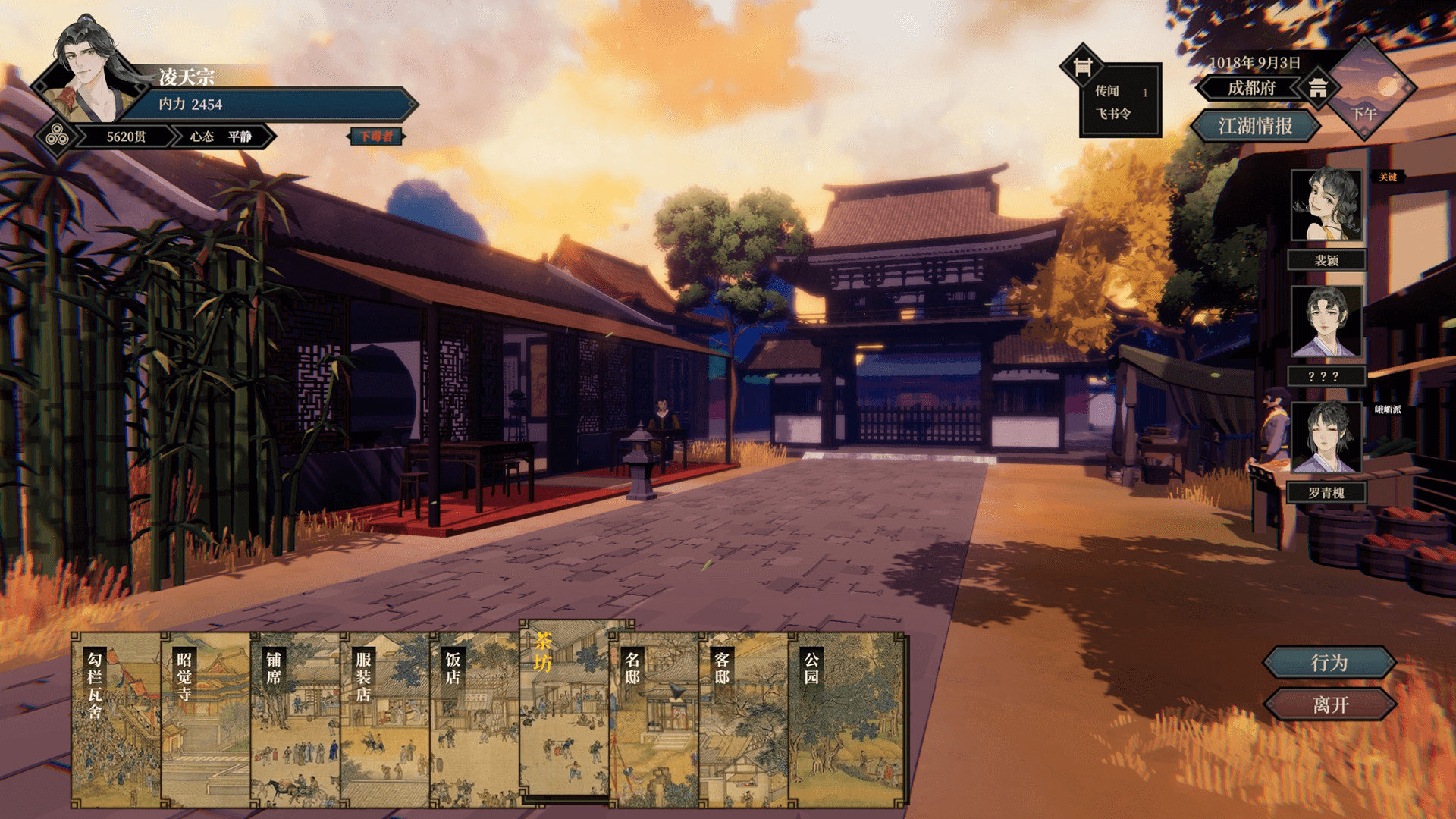The width and height of the screenshot is (1456, 819).
Task: Enter the 客邸 inn card
Action: click(x=743, y=719)
